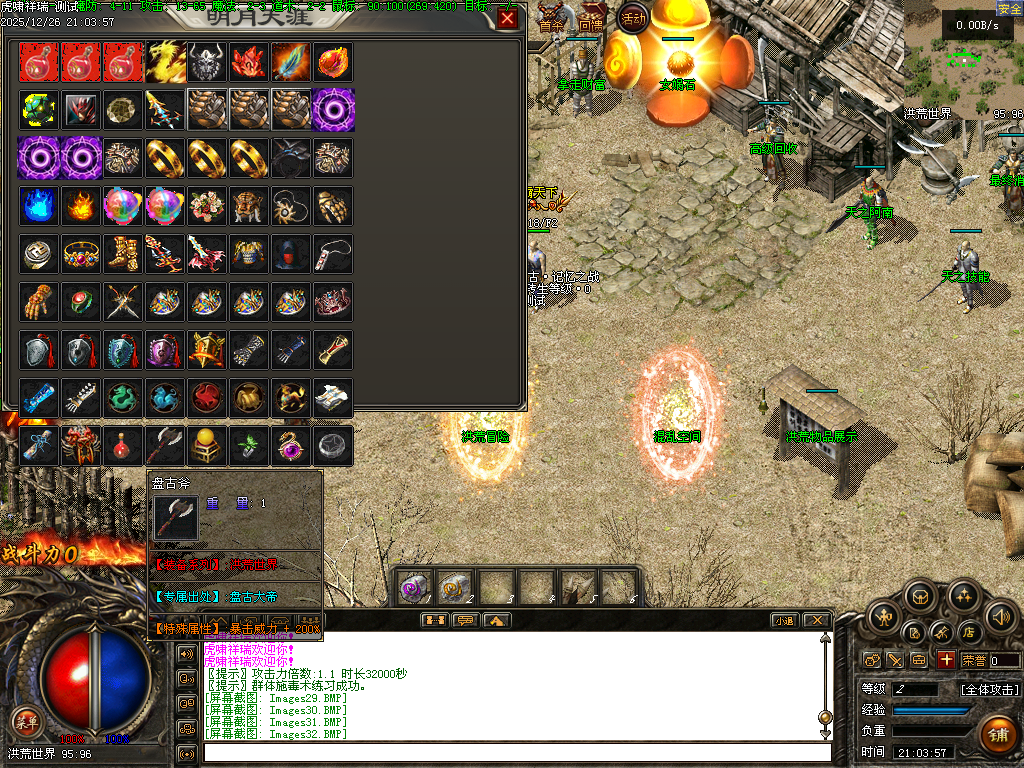Open the 铺 shop button
The width and height of the screenshot is (1024, 768).
point(997,735)
